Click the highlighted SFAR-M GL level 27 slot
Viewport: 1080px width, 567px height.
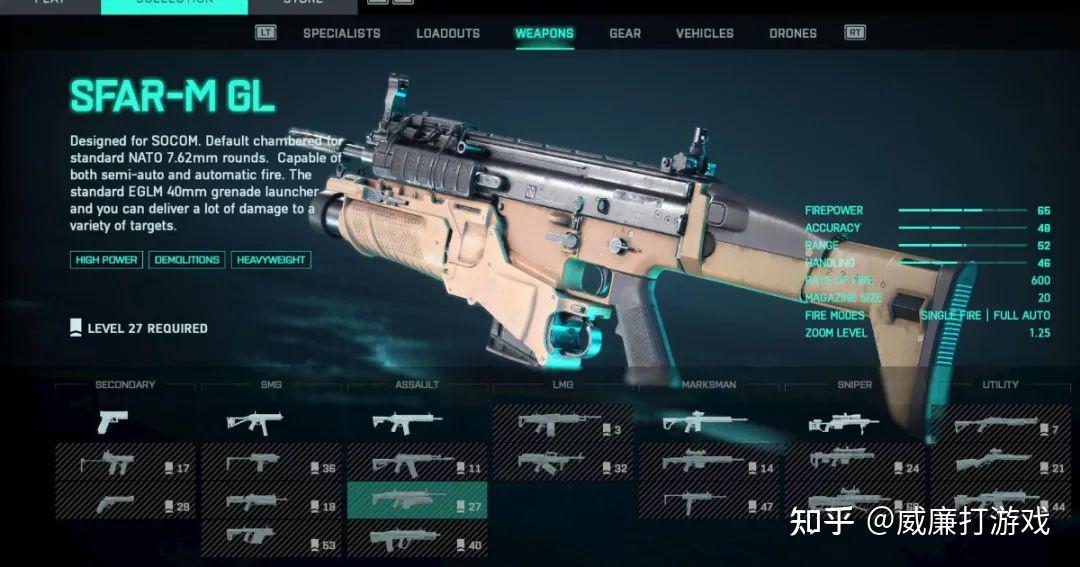(416, 502)
